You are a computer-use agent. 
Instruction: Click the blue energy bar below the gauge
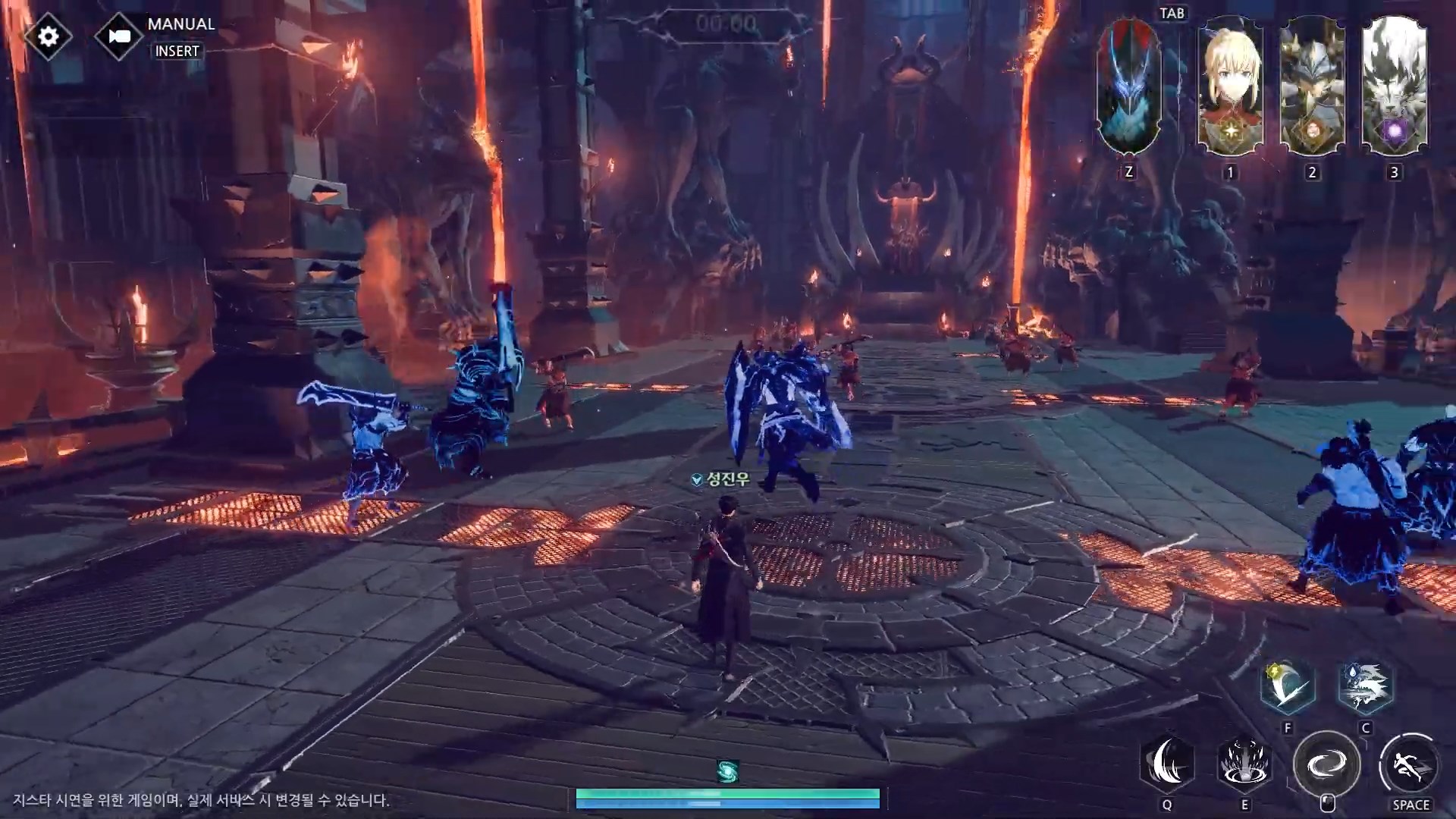[728, 805]
